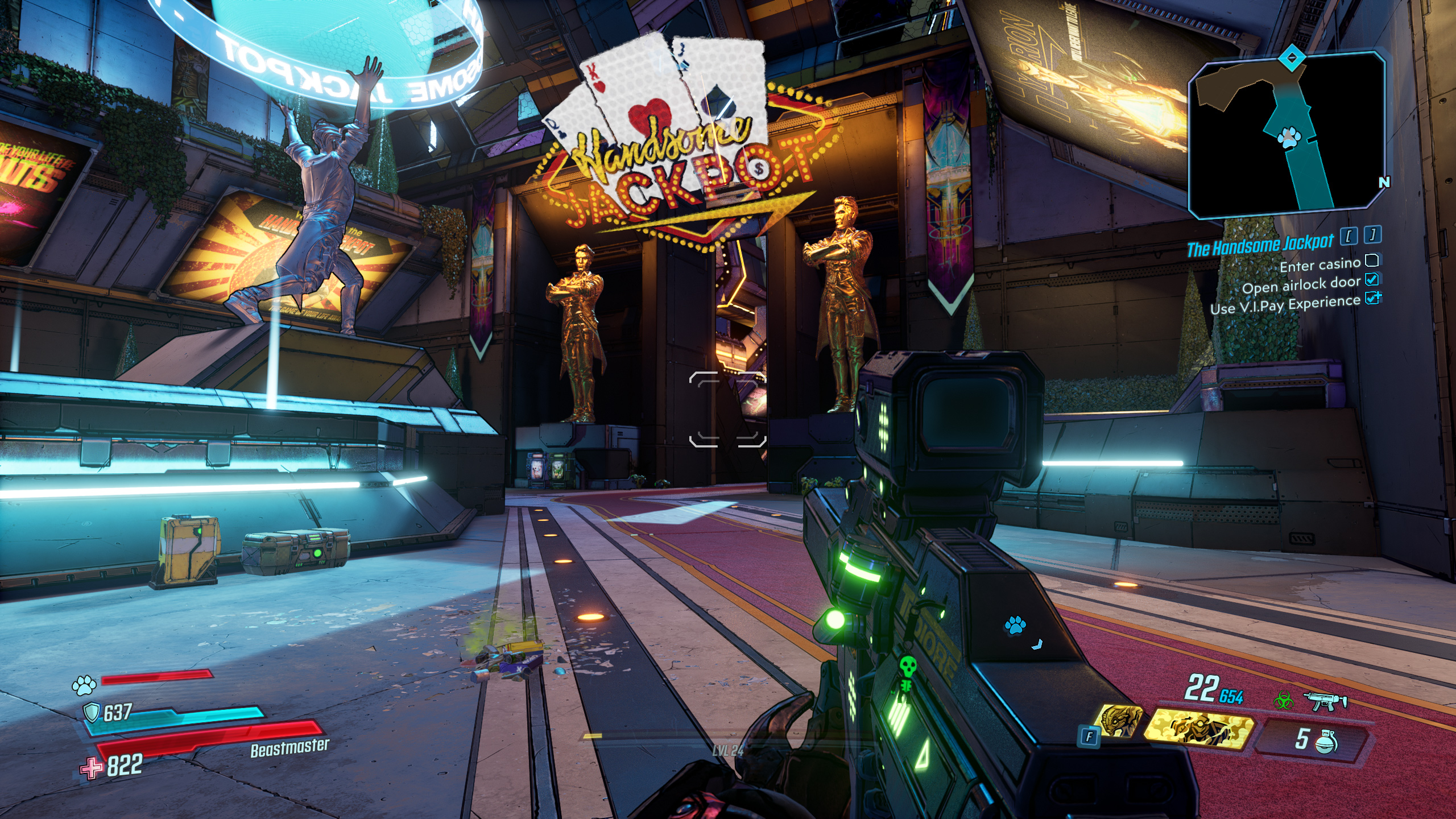This screenshot has width=1456, height=819.
Task: Click the shield icon beside 637
Action: click(x=92, y=712)
